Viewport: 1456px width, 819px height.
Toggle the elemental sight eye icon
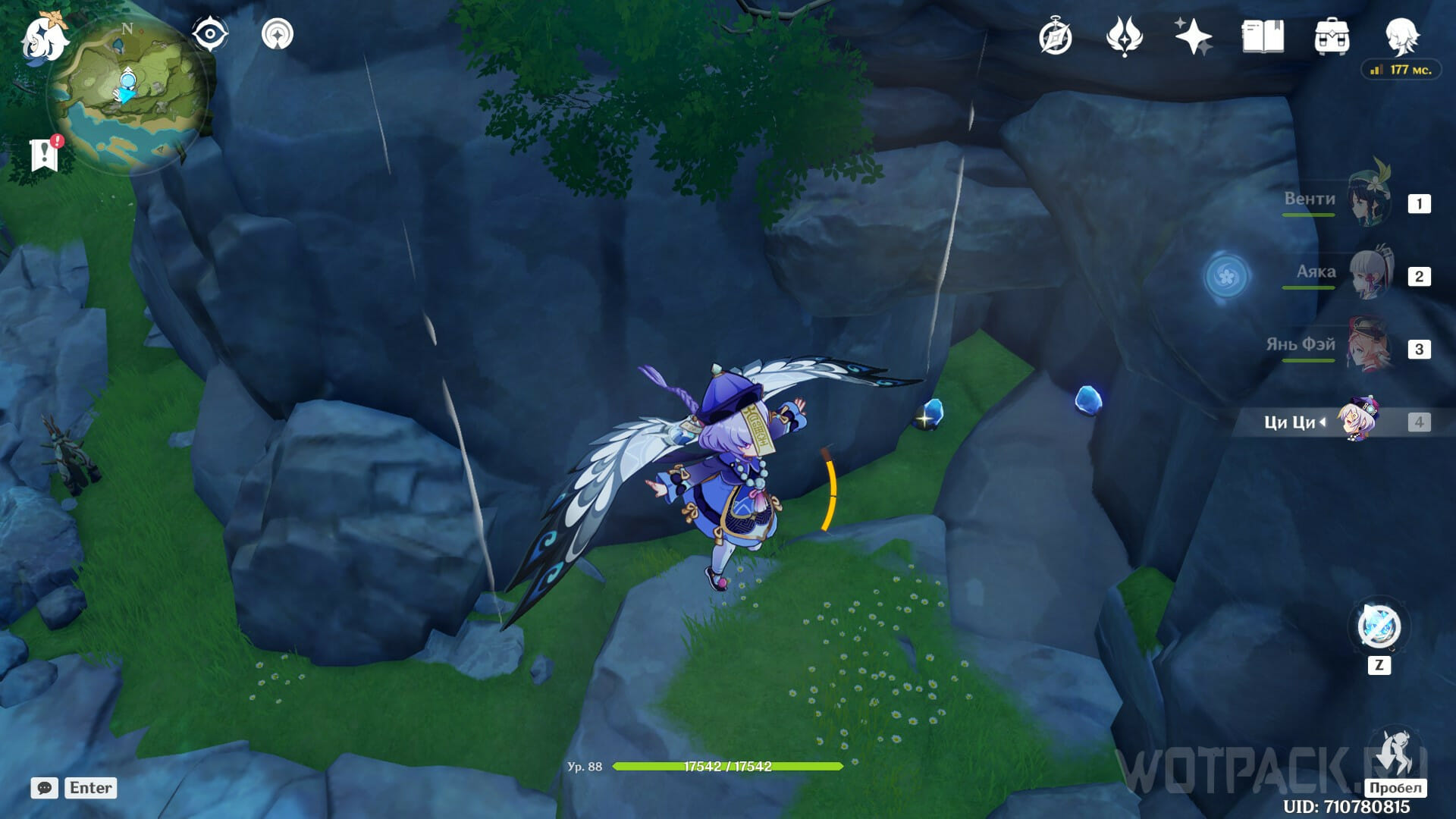[x=210, y=34]
